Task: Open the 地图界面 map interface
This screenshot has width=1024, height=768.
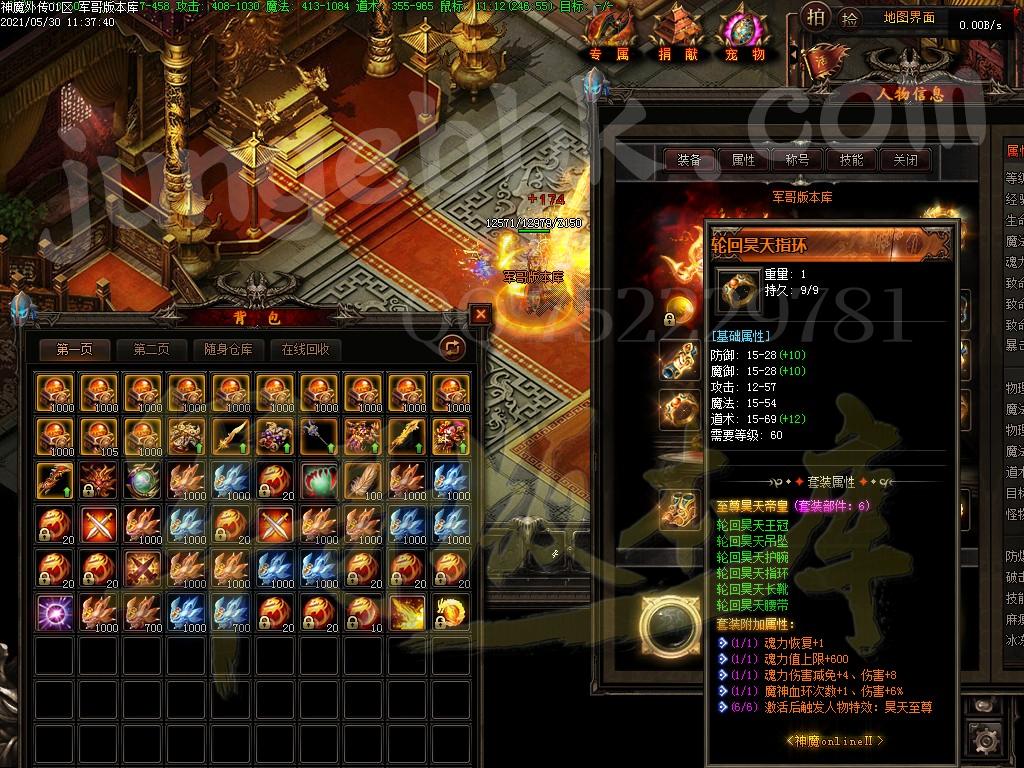Action: (x=909, y=18)
